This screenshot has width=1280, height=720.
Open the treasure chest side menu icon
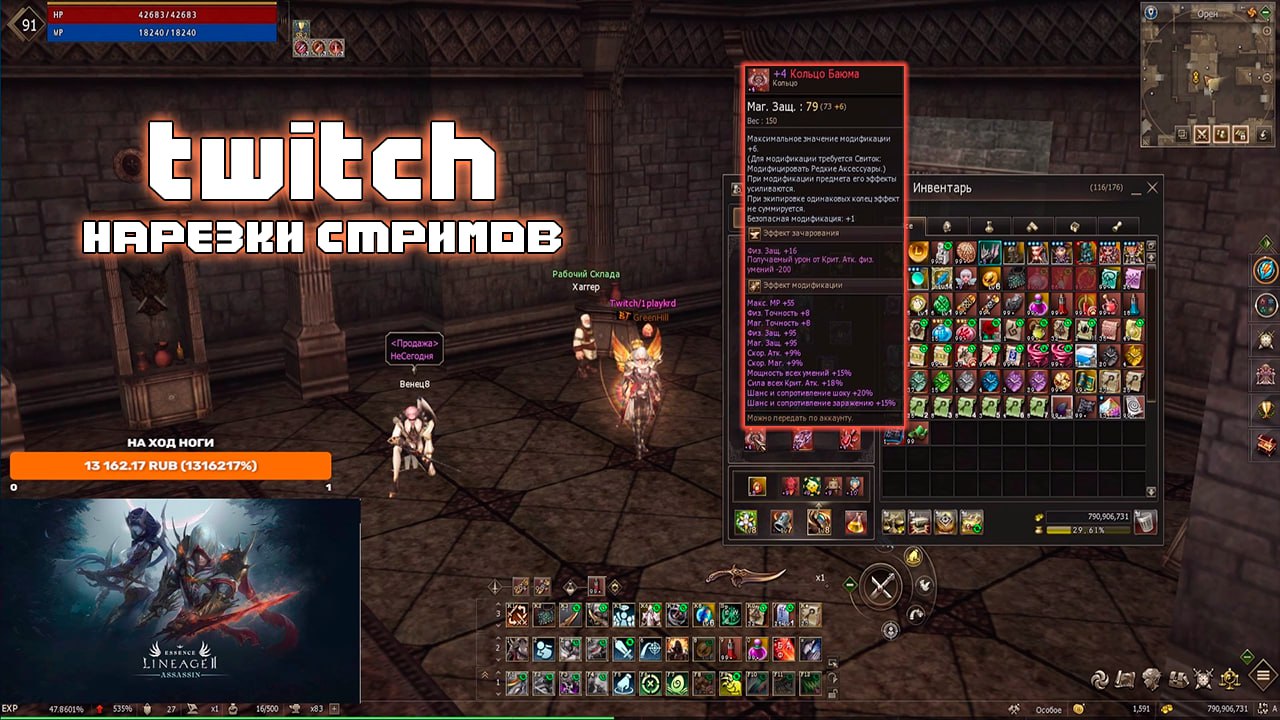click(x=1265, y=443)
